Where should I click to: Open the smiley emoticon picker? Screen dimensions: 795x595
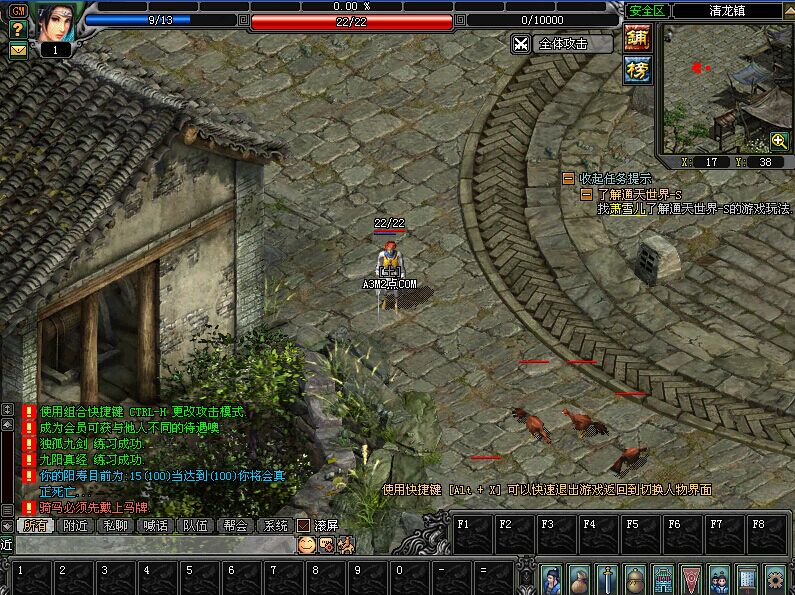306,544
